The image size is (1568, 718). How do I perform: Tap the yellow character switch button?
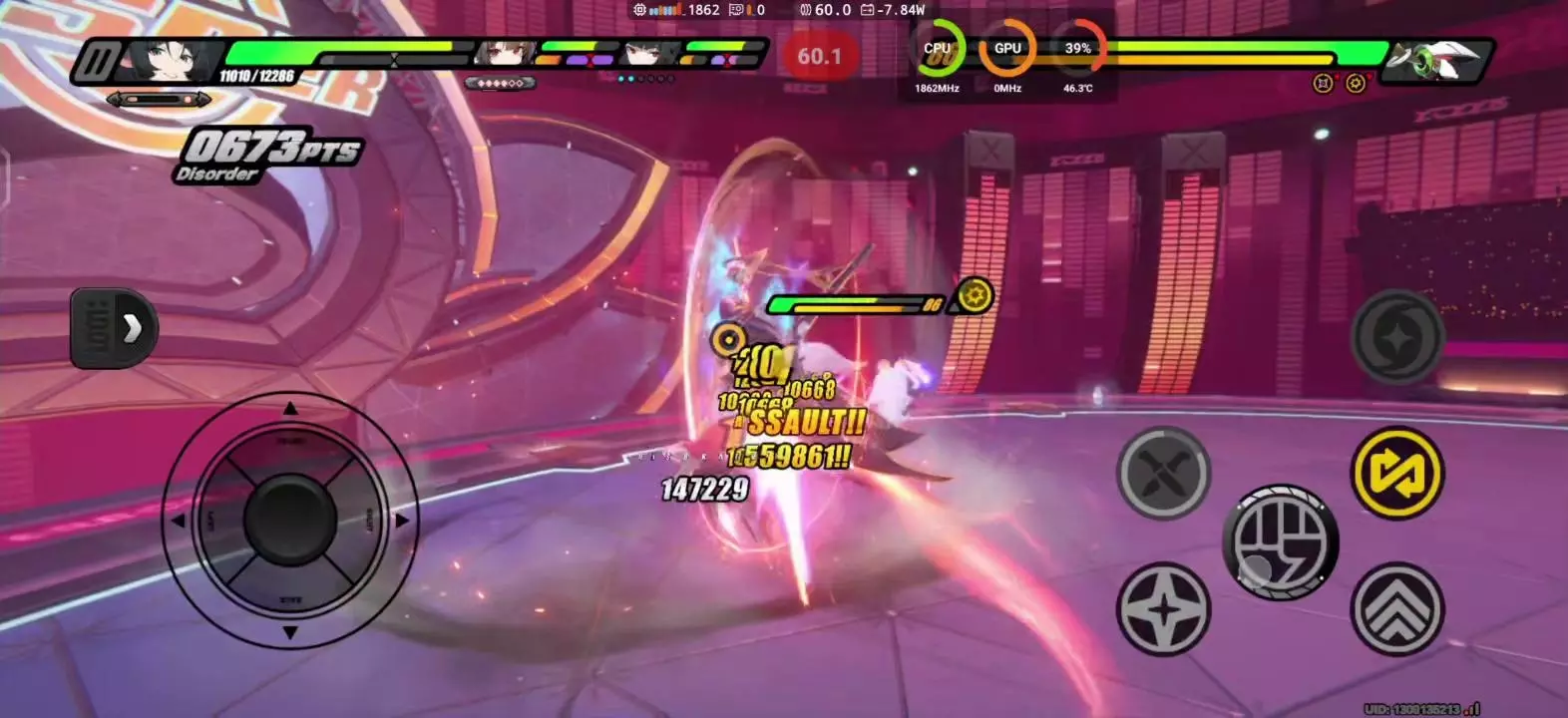click(x=1396, y=474)
